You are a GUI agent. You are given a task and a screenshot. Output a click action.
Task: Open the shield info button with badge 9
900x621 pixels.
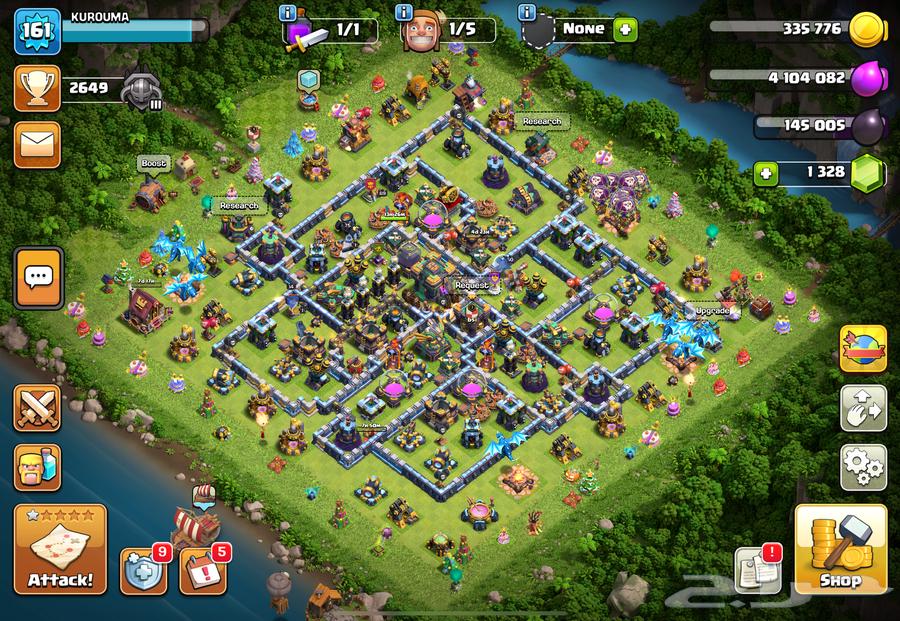(x=144, y=572)
